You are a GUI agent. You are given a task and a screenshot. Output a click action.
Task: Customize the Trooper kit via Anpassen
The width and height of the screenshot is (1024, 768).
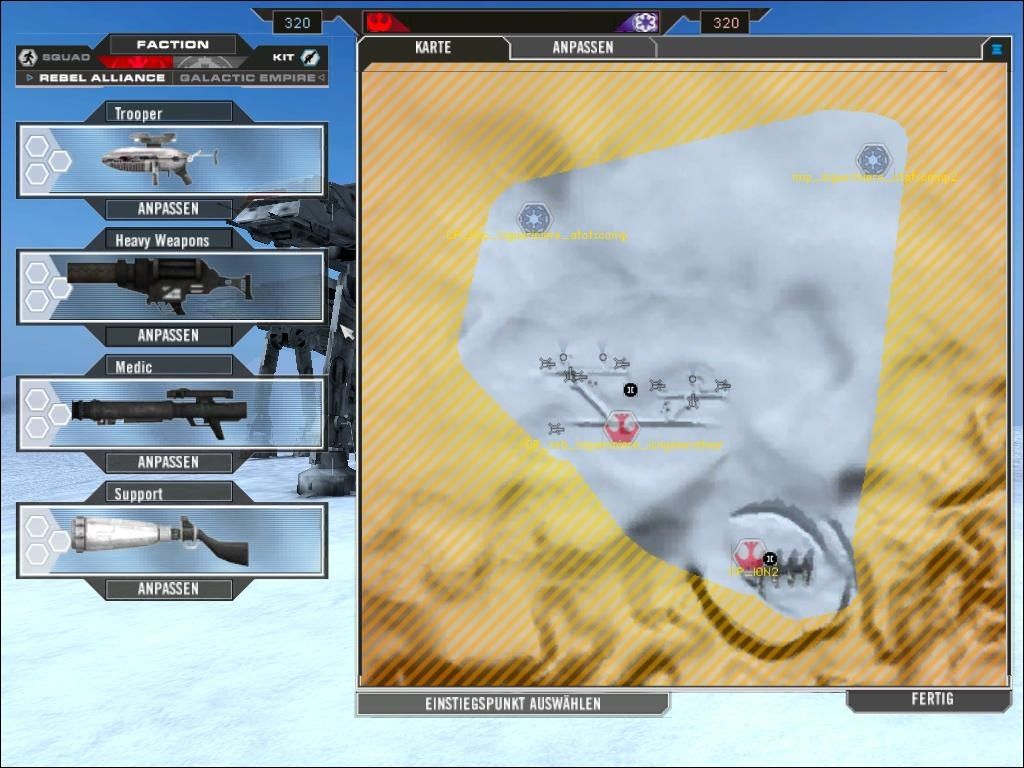[168, 209]
